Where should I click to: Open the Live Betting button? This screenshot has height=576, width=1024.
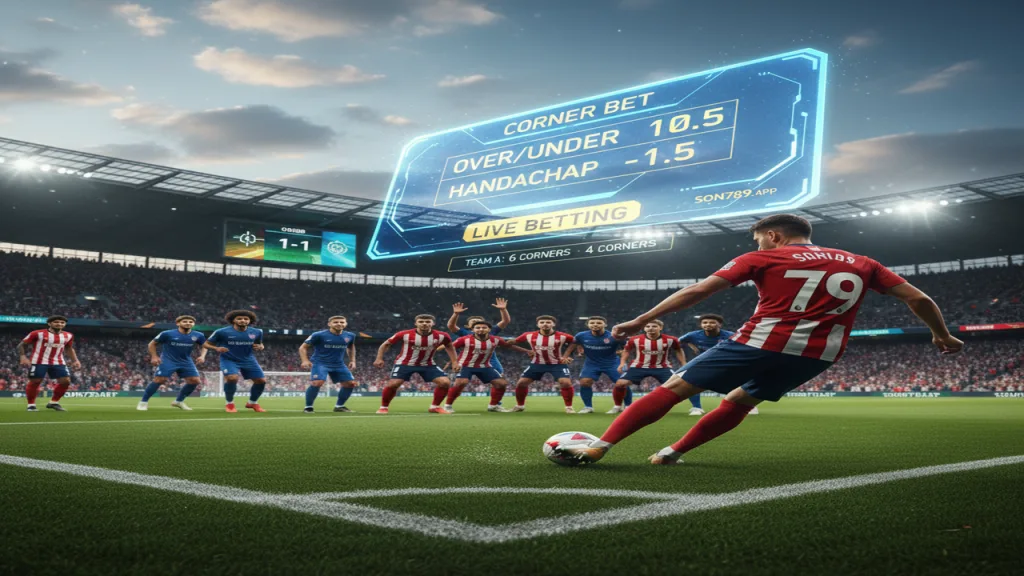coord(551,221)
